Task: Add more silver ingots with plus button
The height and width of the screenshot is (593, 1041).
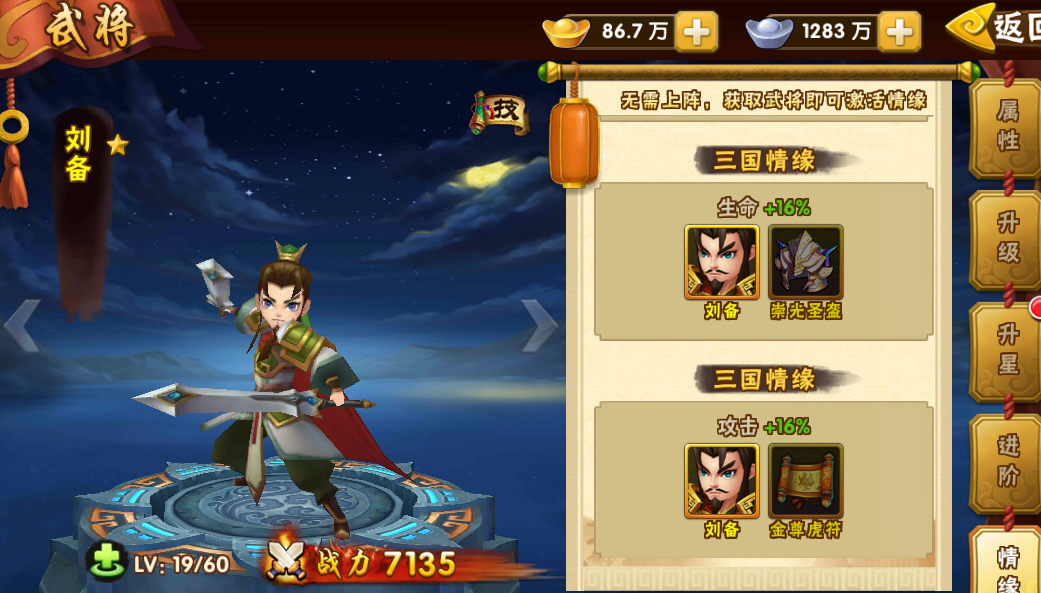Action: coord(899,32)
